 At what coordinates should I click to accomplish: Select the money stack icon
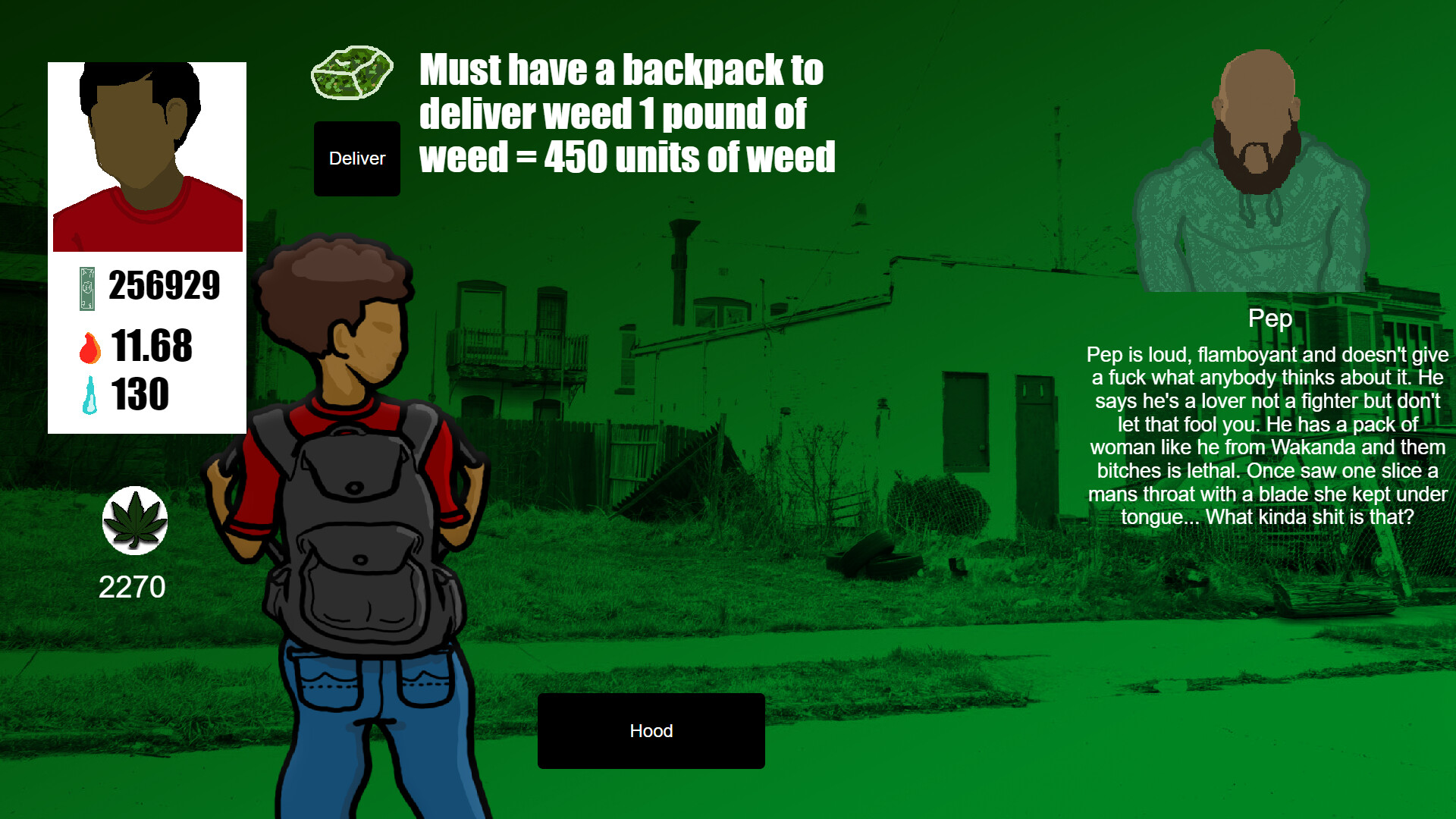(86, 288)
